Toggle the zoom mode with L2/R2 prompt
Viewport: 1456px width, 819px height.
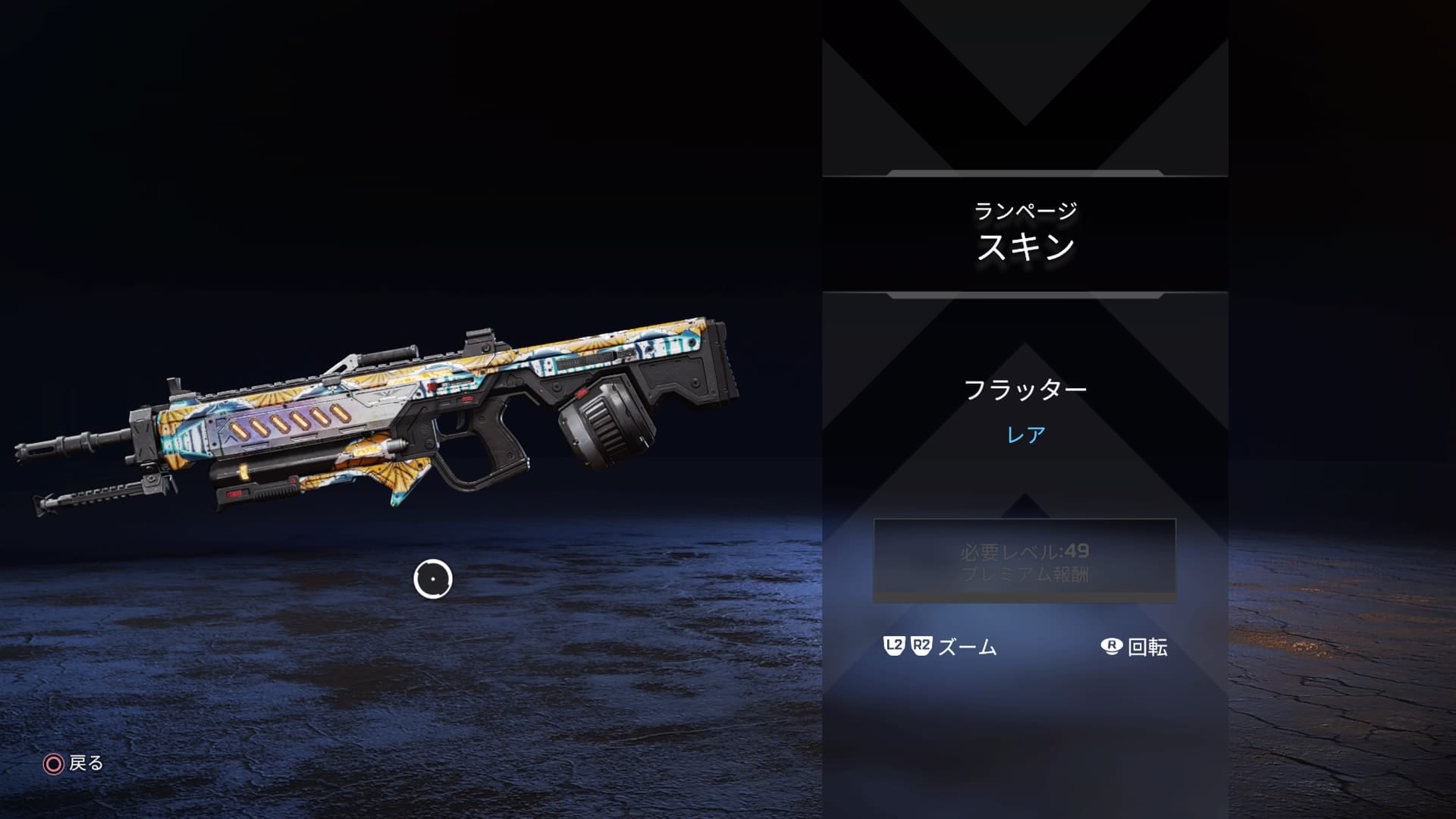pos(940,646)
